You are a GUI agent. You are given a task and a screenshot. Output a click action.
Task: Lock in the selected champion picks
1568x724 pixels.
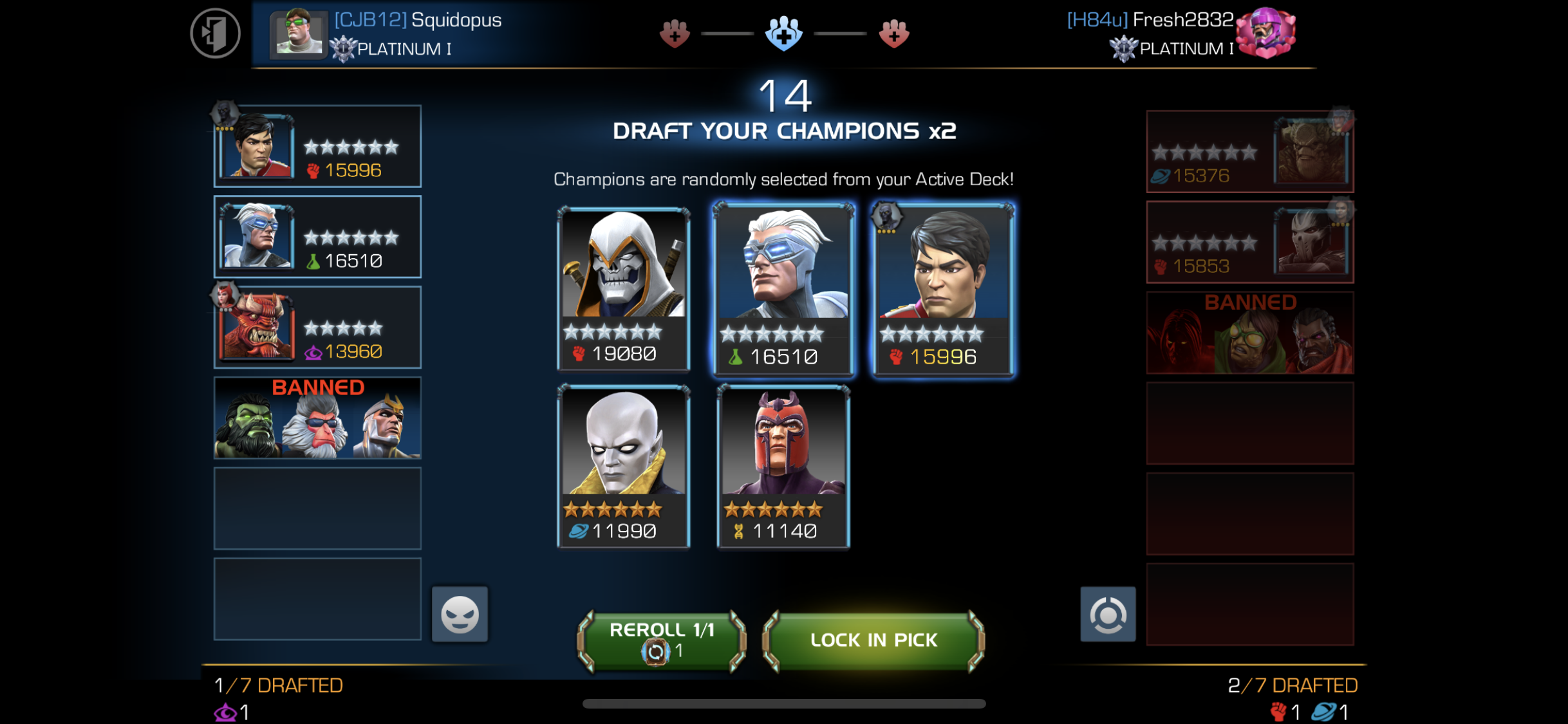click(873, 640)
